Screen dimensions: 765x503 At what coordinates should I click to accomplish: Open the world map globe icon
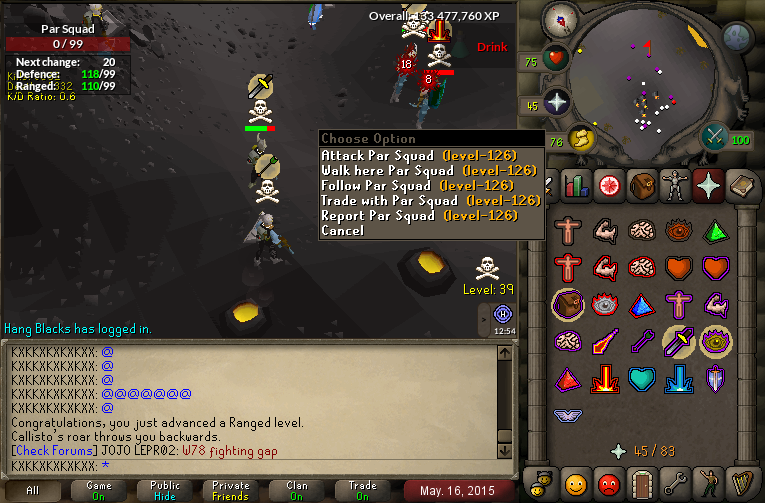point(737,37)
